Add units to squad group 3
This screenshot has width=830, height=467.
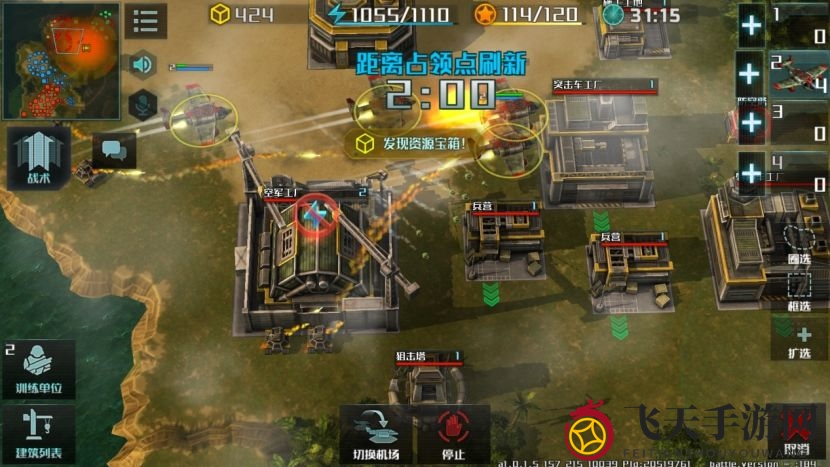point(750,124)
